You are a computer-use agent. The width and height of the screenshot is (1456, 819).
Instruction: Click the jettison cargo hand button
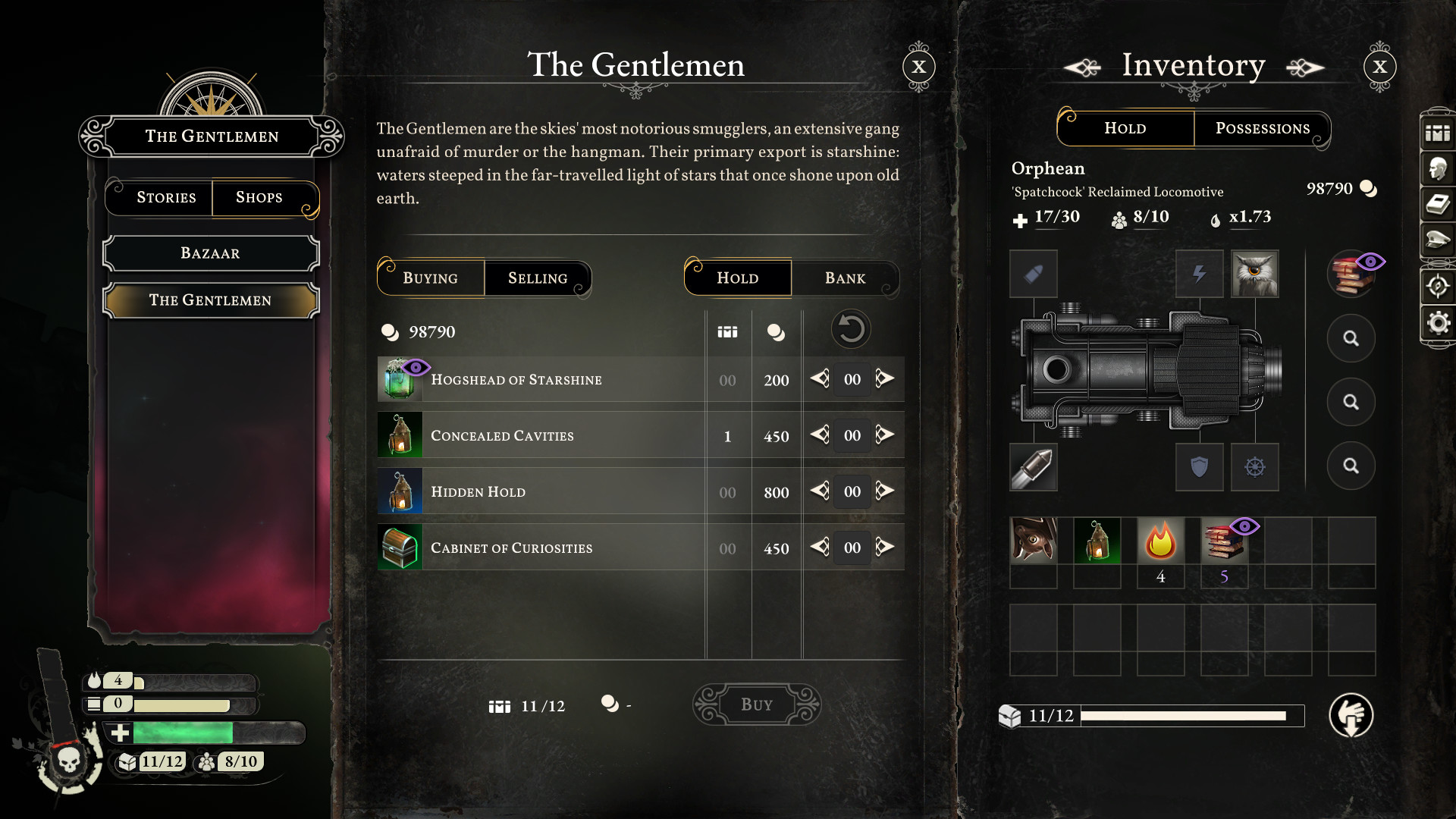tap(1351, 715)
